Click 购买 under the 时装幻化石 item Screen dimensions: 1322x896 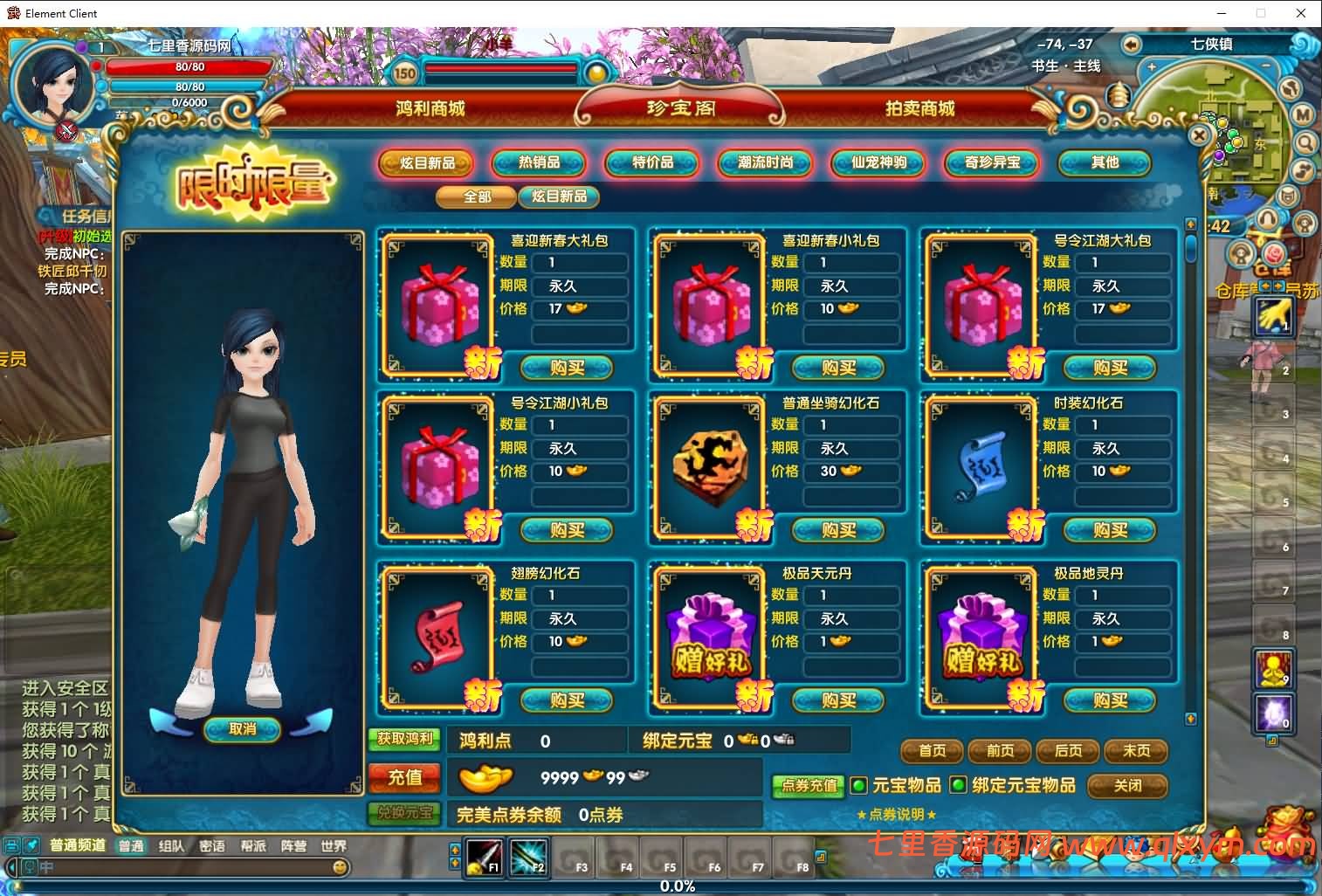(1110, 530)
